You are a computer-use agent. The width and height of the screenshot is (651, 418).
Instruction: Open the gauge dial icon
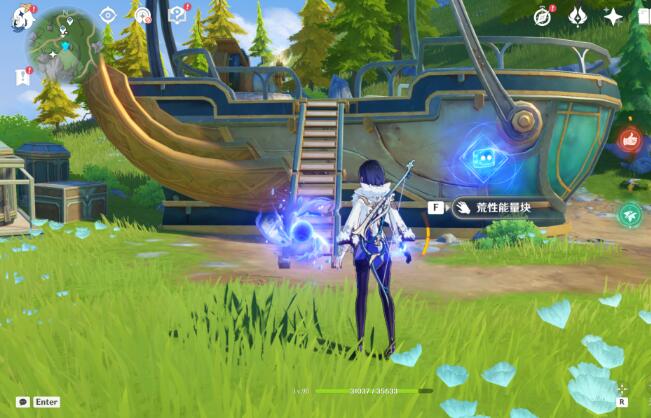143,16
